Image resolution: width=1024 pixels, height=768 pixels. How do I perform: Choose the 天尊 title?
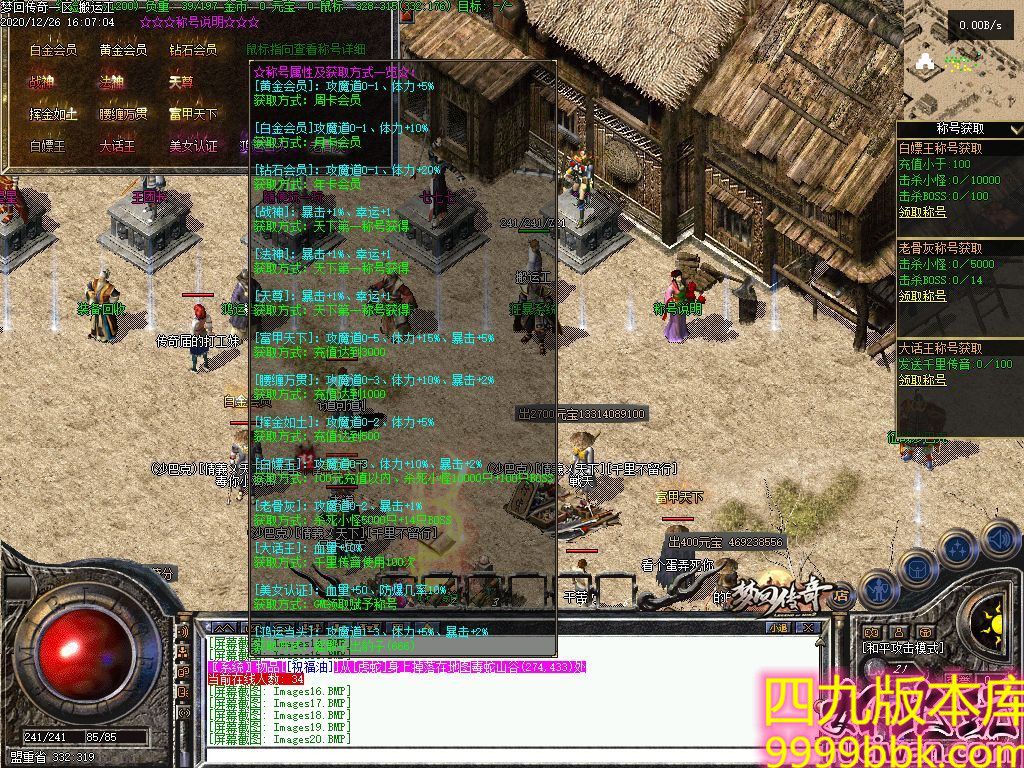point(181,82)
